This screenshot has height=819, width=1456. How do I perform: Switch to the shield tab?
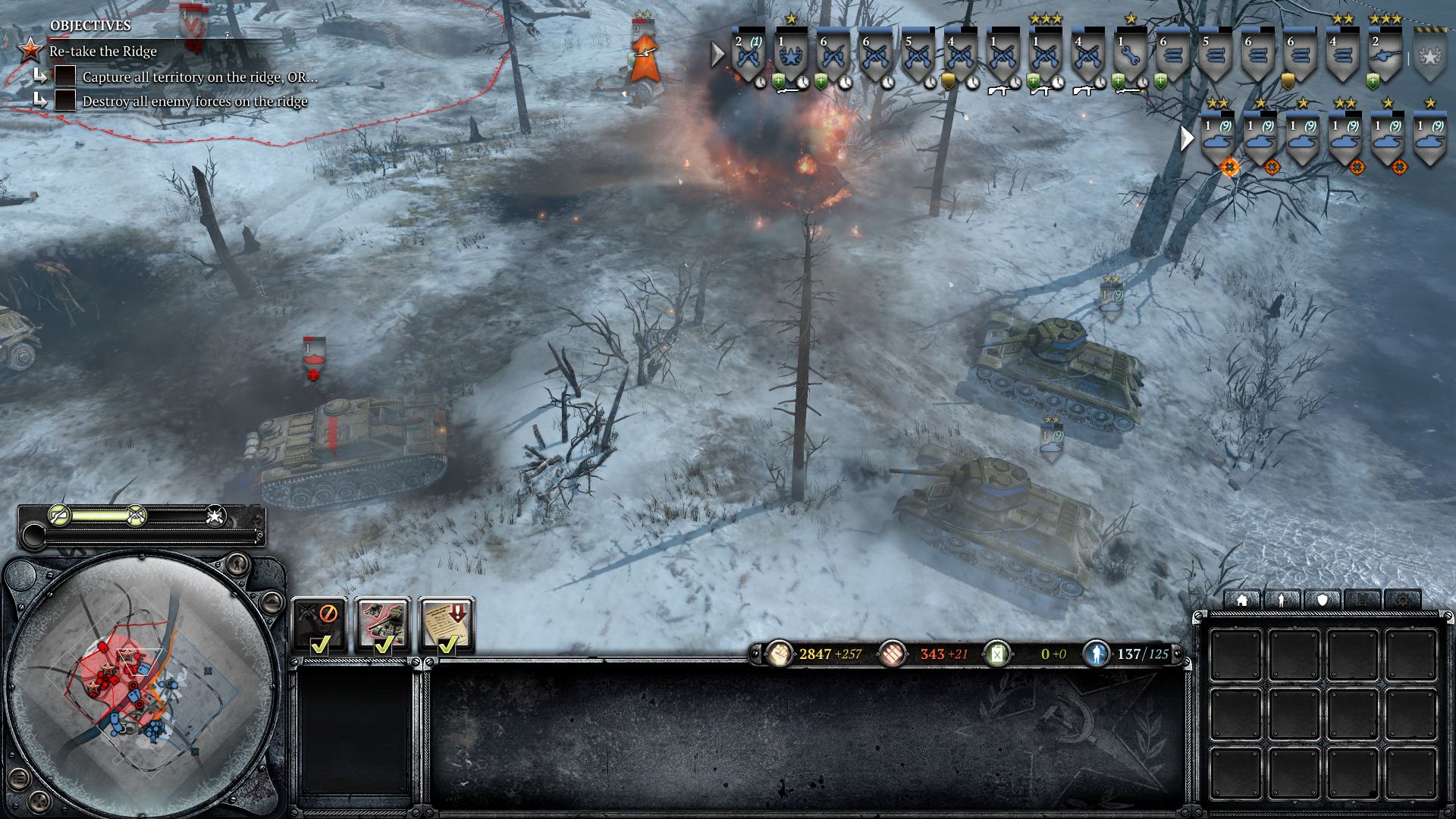1323,601
